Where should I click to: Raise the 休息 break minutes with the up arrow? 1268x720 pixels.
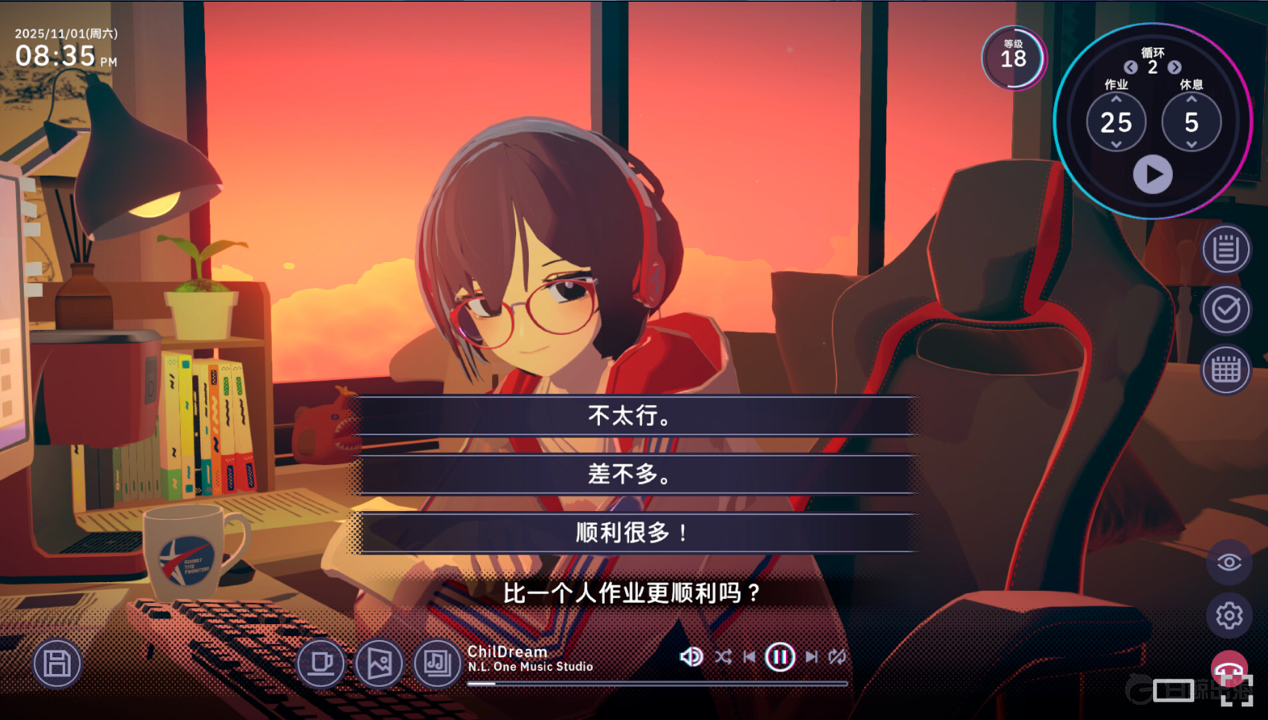coord(1191,99)
